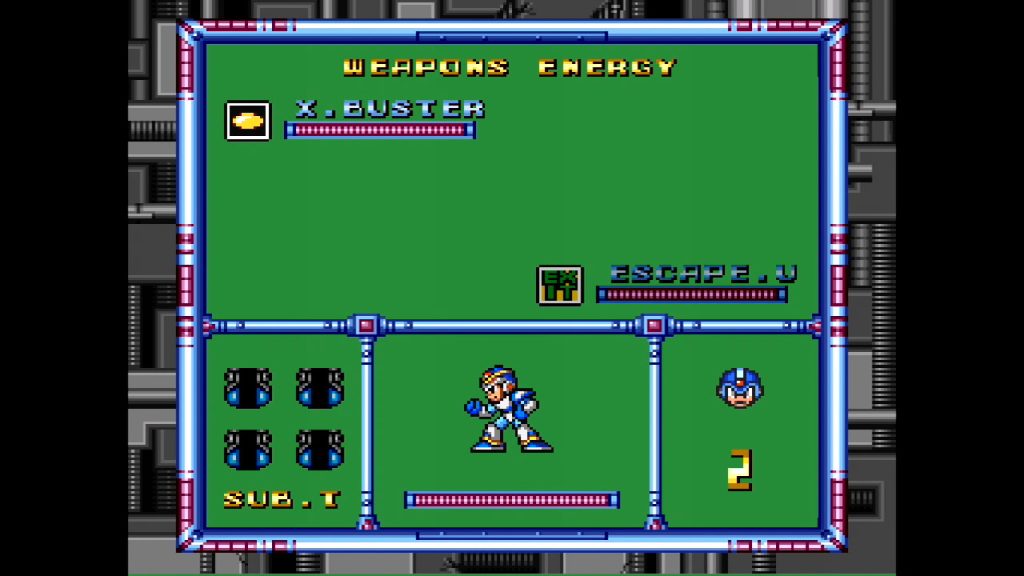Activate the green EXIT unit icon
The width and height of the screenshot is (1024, 576).
(559, 285)
